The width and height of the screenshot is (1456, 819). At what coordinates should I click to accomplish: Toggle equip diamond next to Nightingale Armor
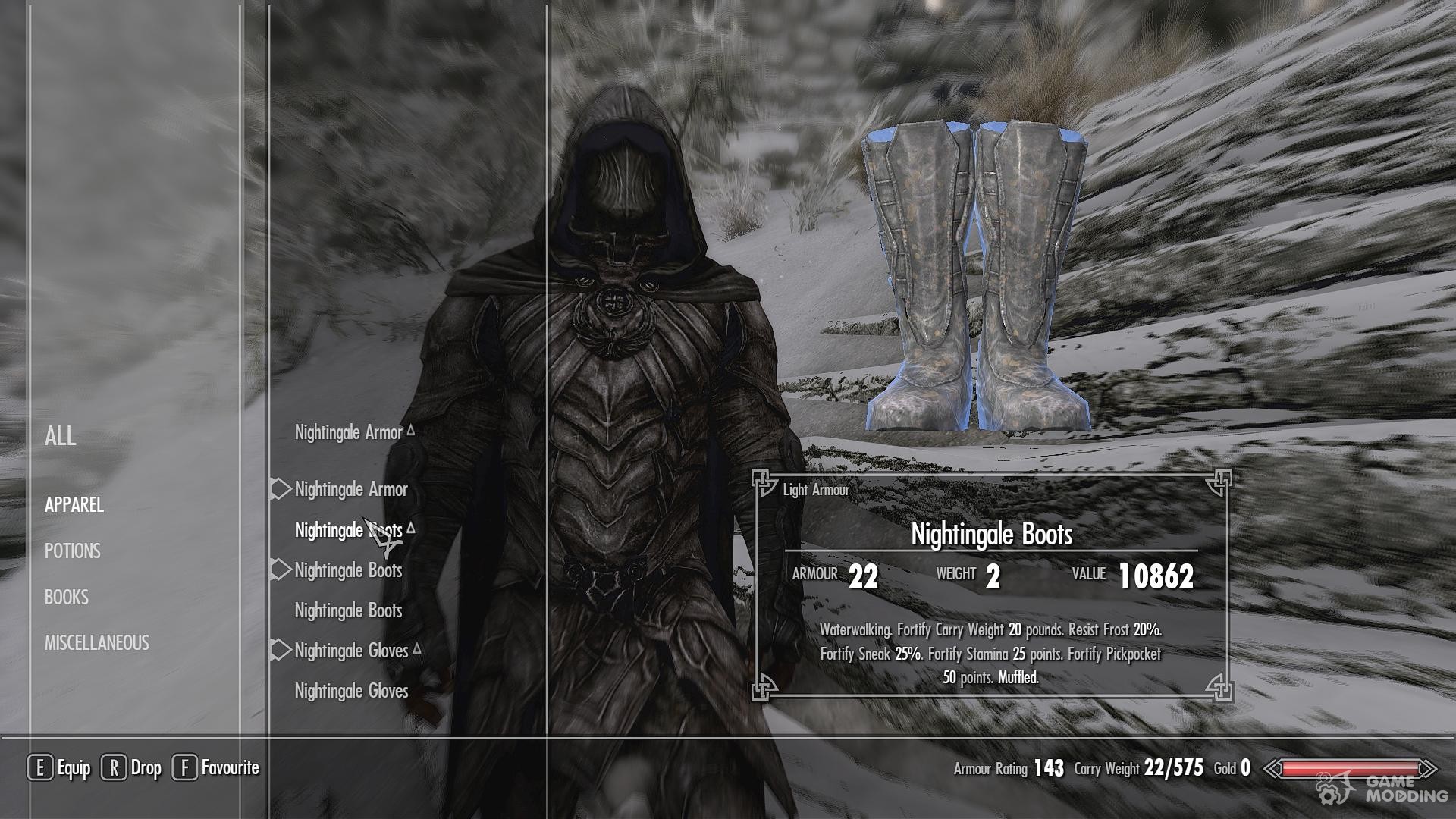click(x=279, y=489)
